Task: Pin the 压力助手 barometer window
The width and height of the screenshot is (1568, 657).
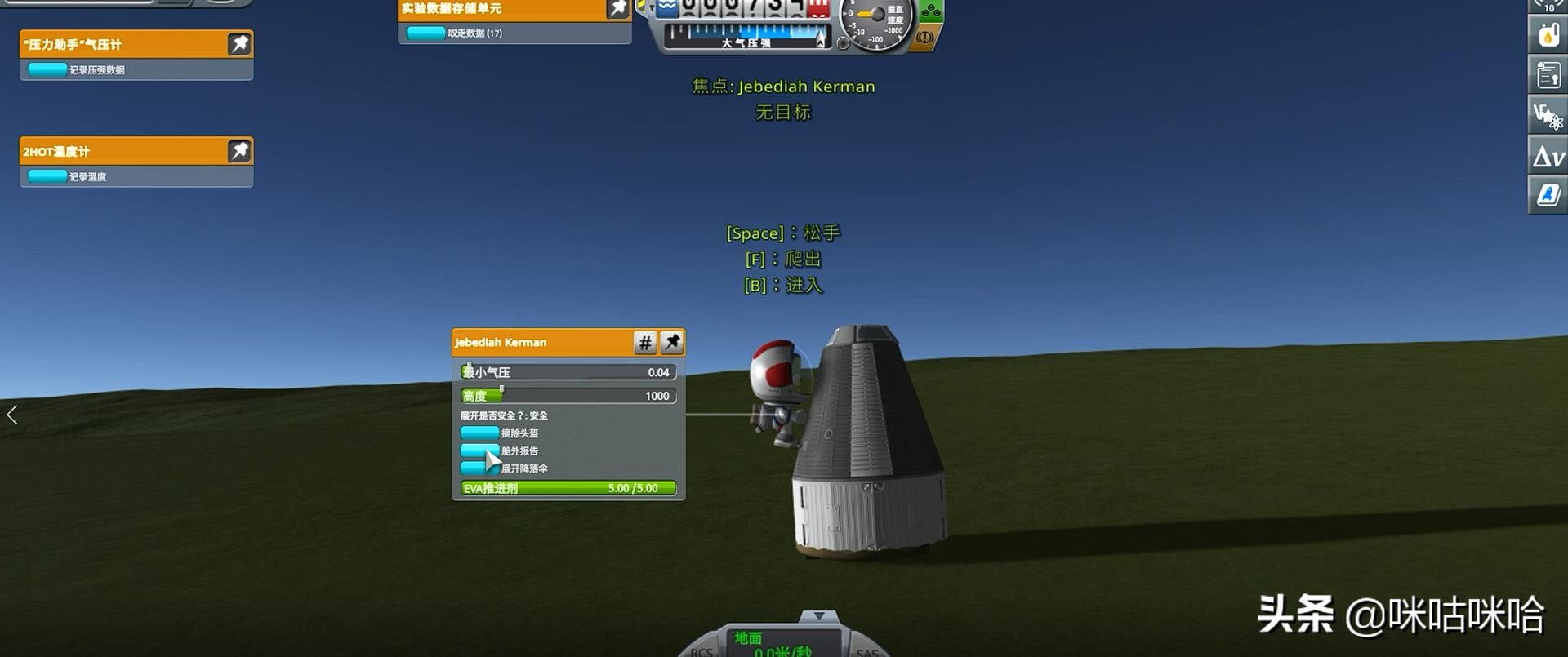Action: (239, 44)
